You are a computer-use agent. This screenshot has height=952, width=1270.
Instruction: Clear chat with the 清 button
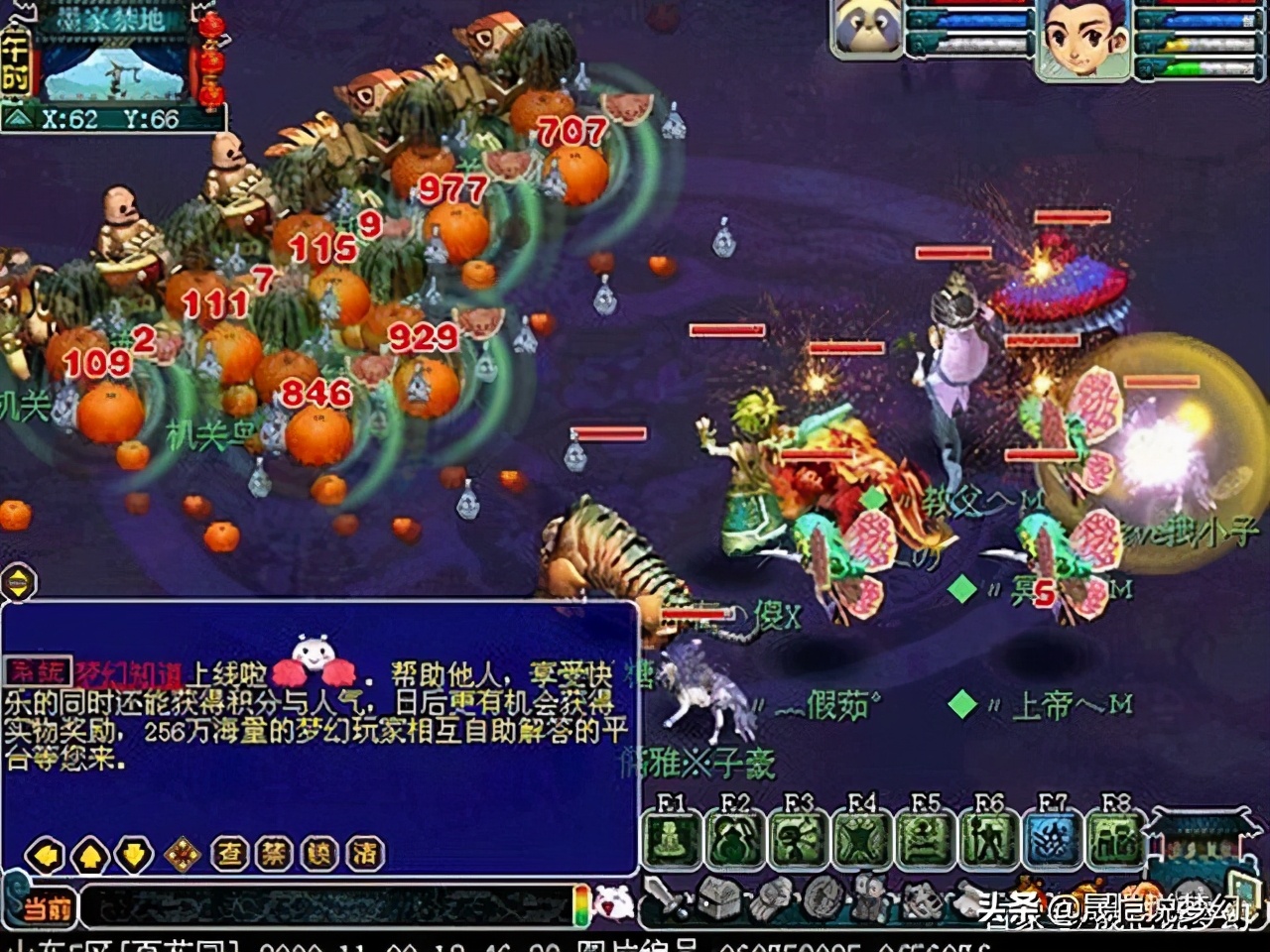point(366,852)
